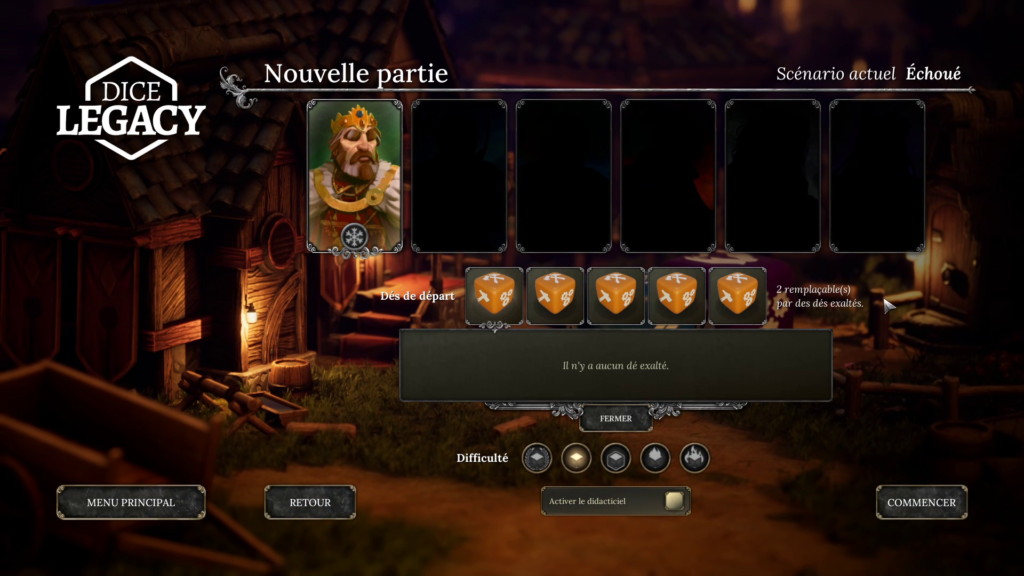The height and width of the screenshot is (576, 1024).
Task: Return to the MENU PRINCIPAL
Action: [131, 502]
